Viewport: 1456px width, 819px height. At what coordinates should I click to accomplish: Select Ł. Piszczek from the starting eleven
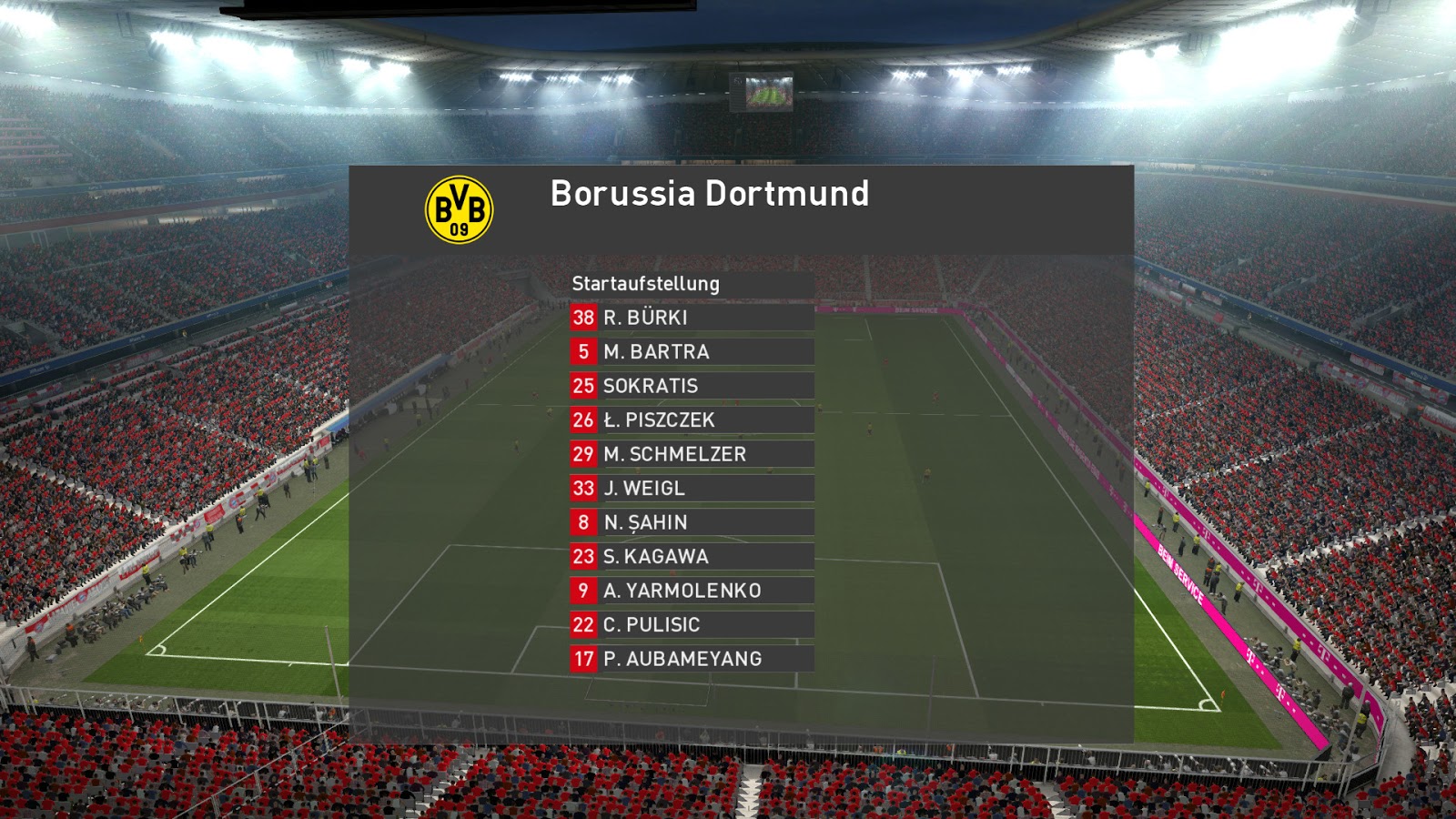point(692,420)
